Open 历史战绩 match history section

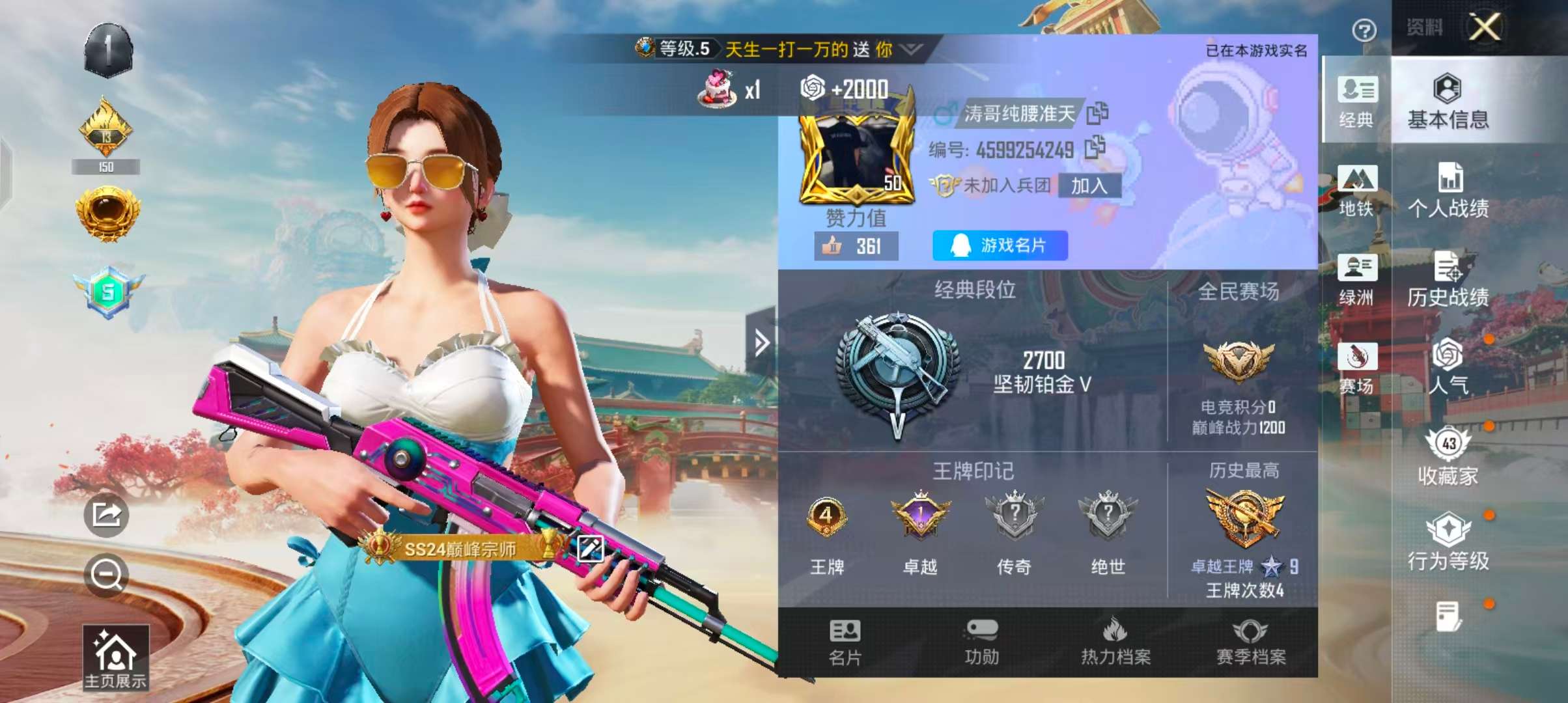(1448, 279)
